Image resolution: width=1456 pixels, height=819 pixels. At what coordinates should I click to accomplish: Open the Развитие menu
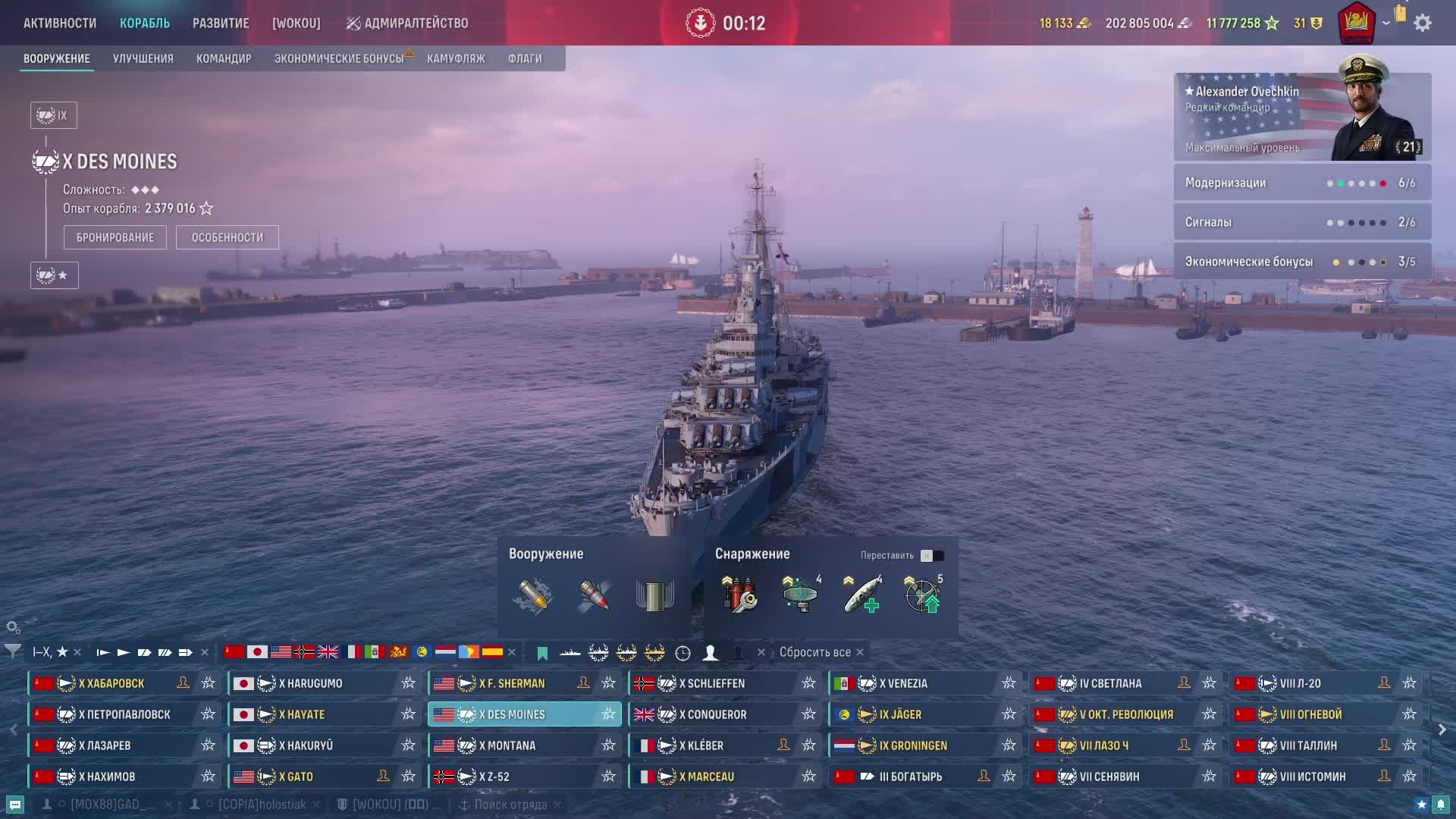point(221,23)
